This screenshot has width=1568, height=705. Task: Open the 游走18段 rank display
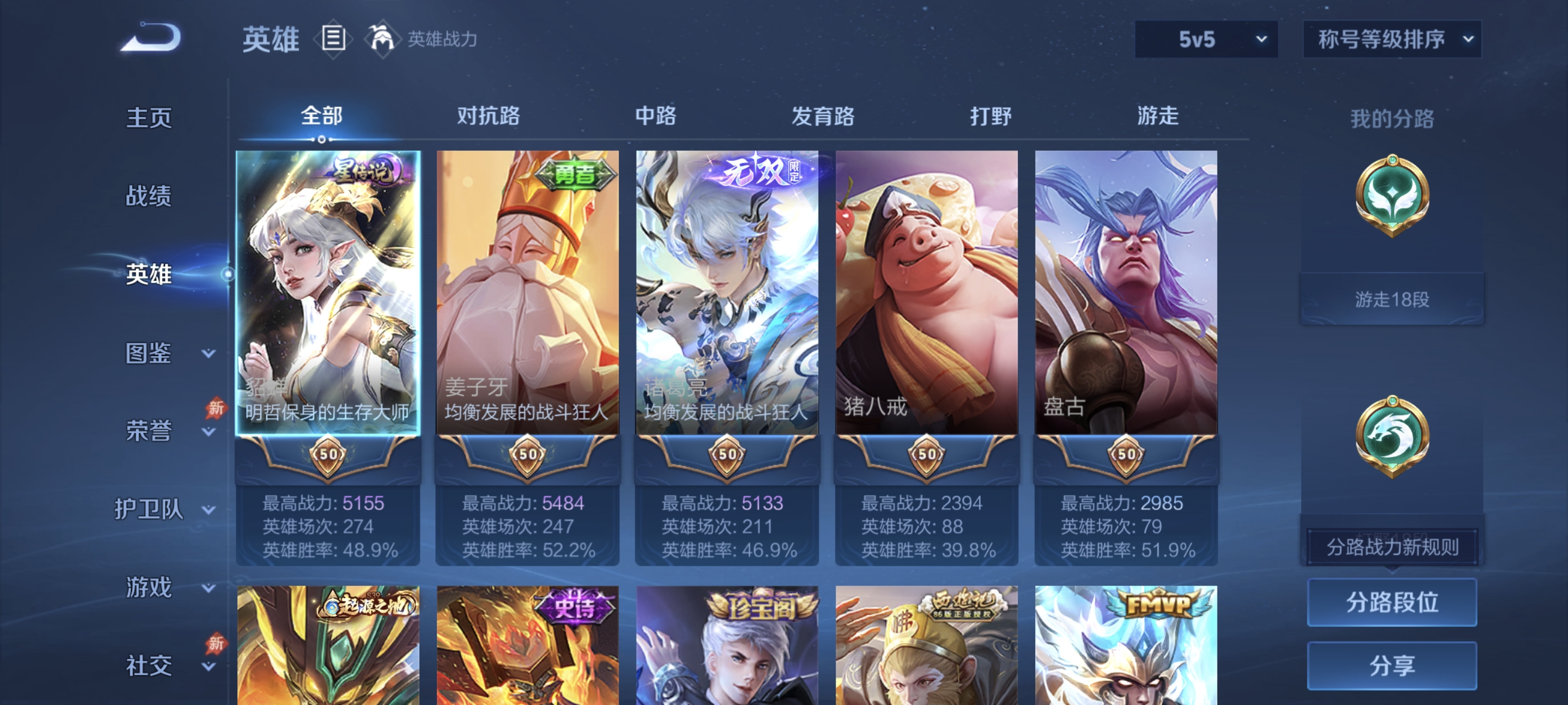pyautogui.click(x=1392, y=298)
